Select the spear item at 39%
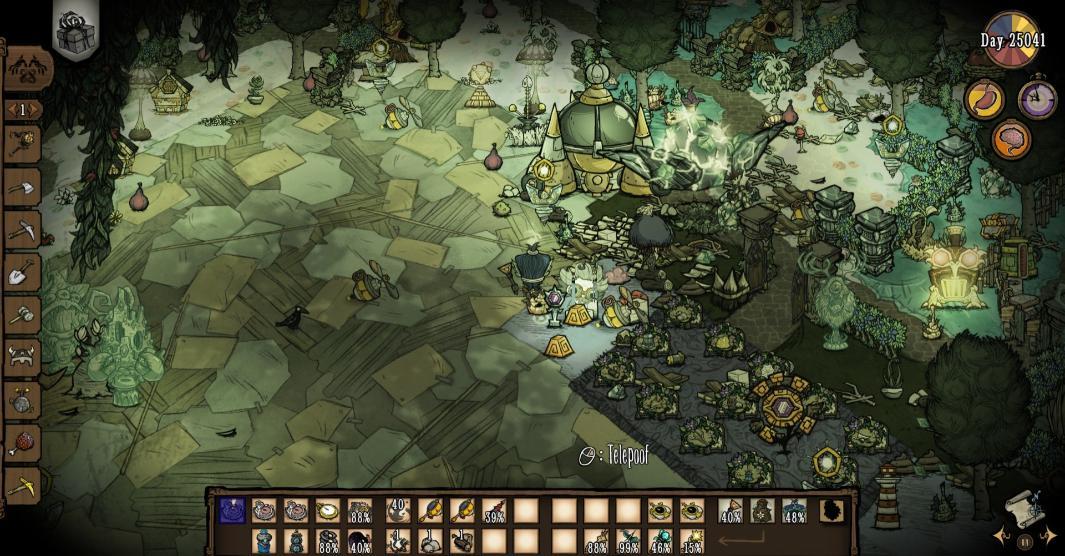The width and height of the screenshot is (1065, 556). [493, 512]
